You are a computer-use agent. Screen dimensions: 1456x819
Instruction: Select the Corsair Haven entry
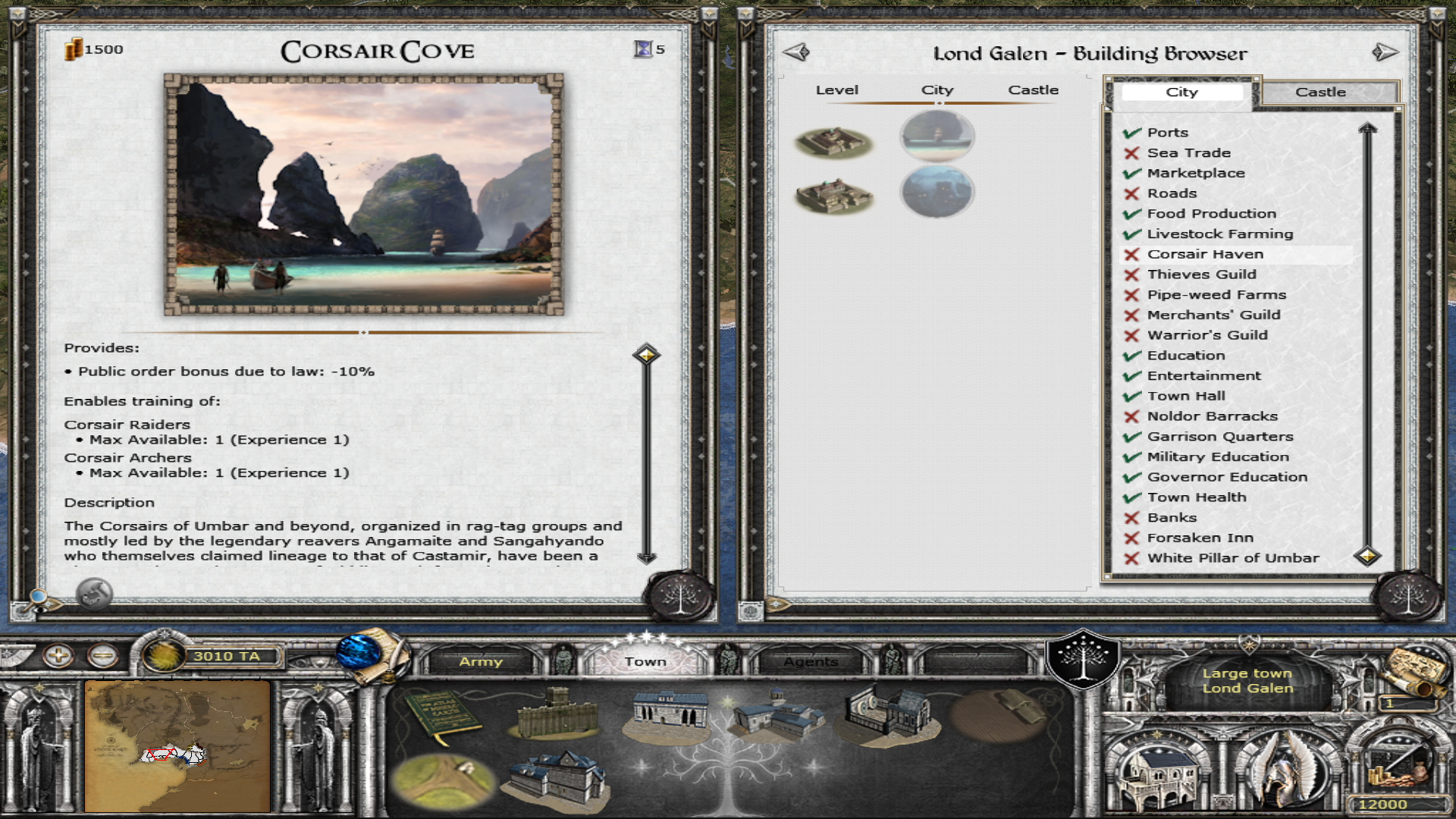1204,254
